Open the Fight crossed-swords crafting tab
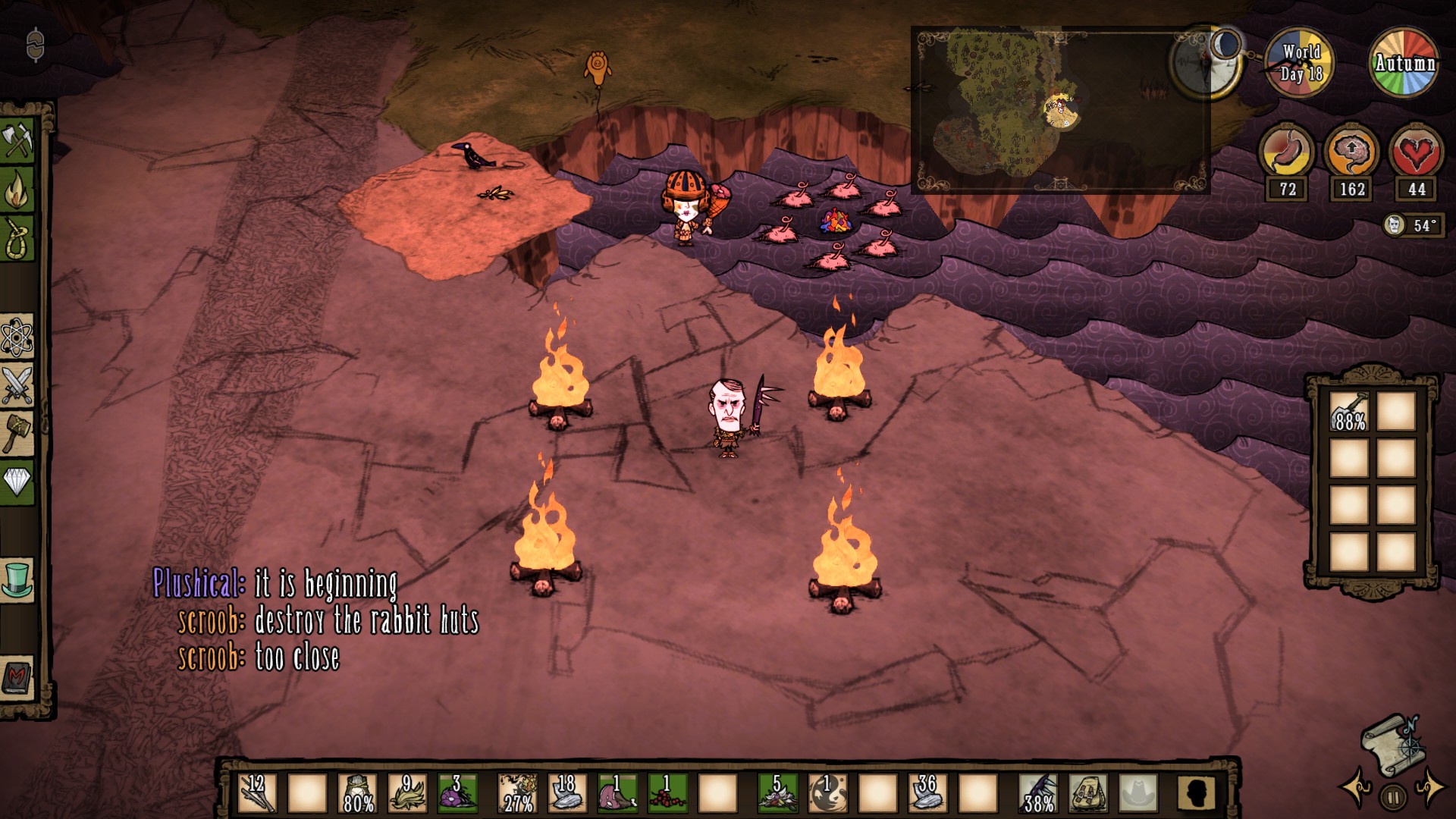 coord(18,384)
